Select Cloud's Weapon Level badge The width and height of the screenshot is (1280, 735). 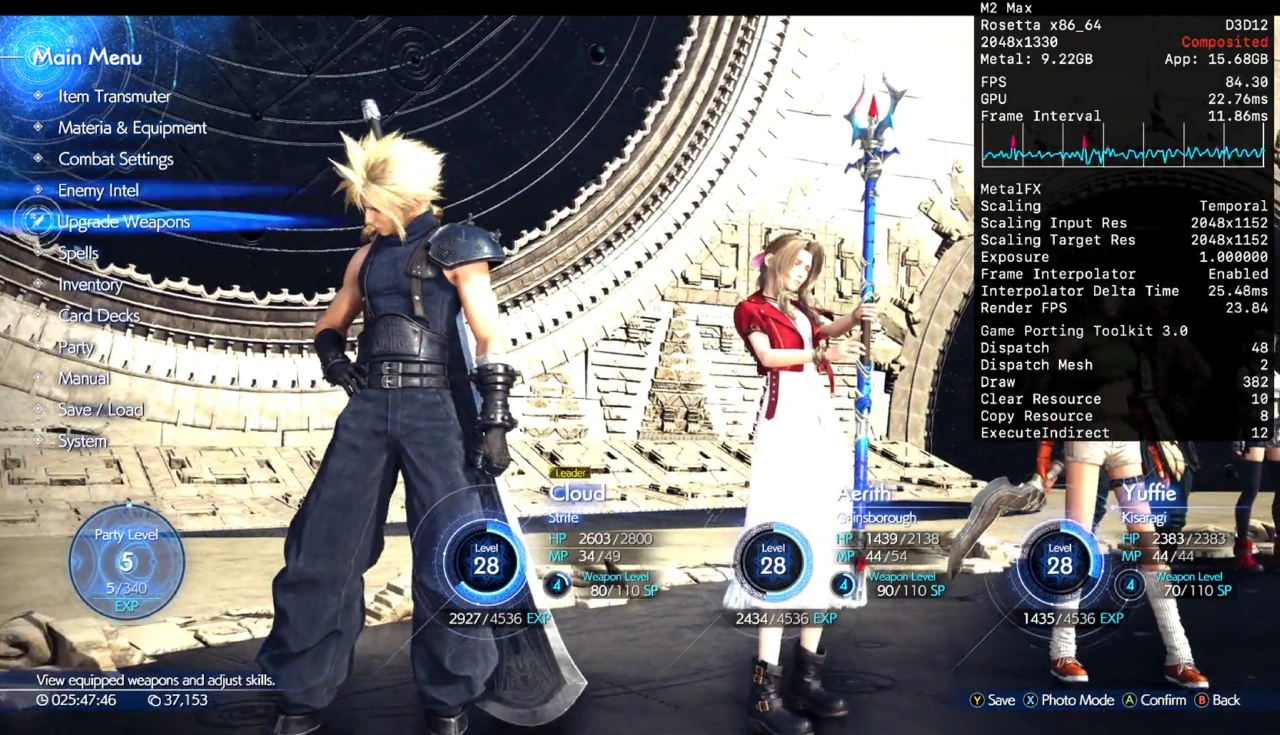point(557,585)
